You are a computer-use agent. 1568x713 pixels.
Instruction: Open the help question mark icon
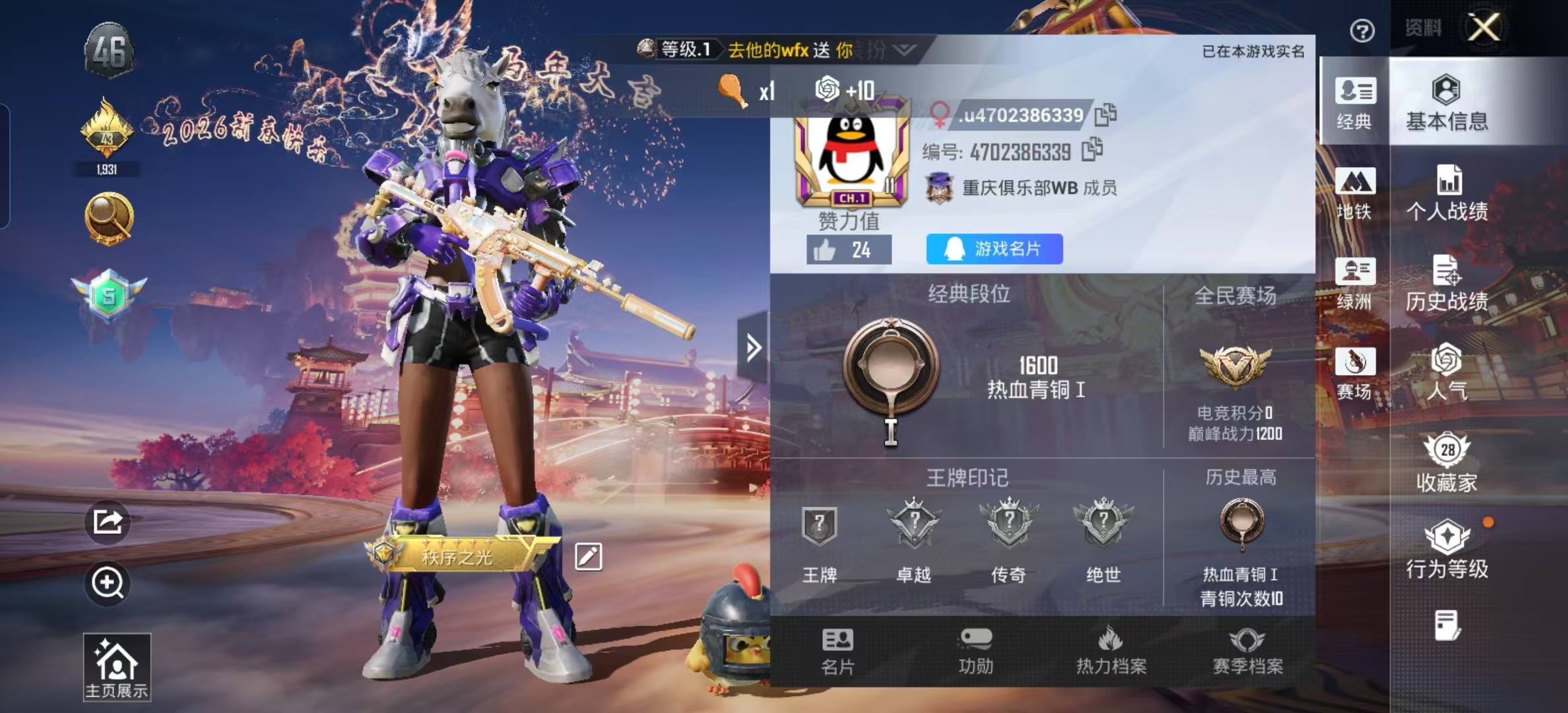(x=1362, y=30)
